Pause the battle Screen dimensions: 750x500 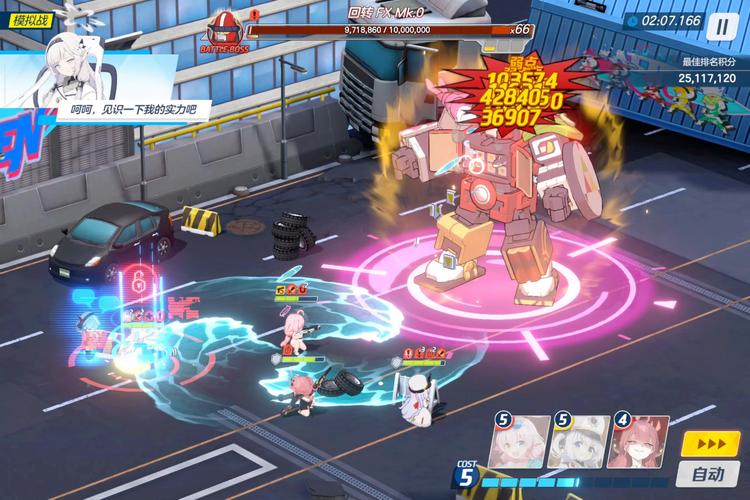(x=722, y=25)
